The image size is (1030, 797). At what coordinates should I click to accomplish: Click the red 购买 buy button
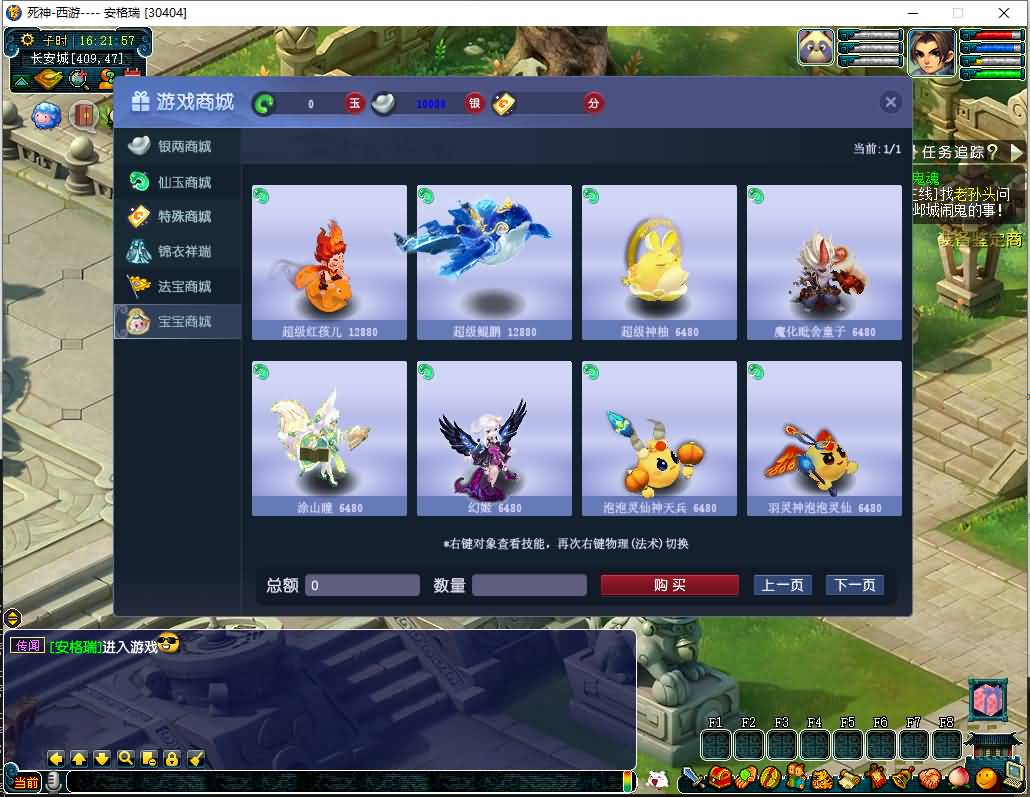(x=669, y=585)
